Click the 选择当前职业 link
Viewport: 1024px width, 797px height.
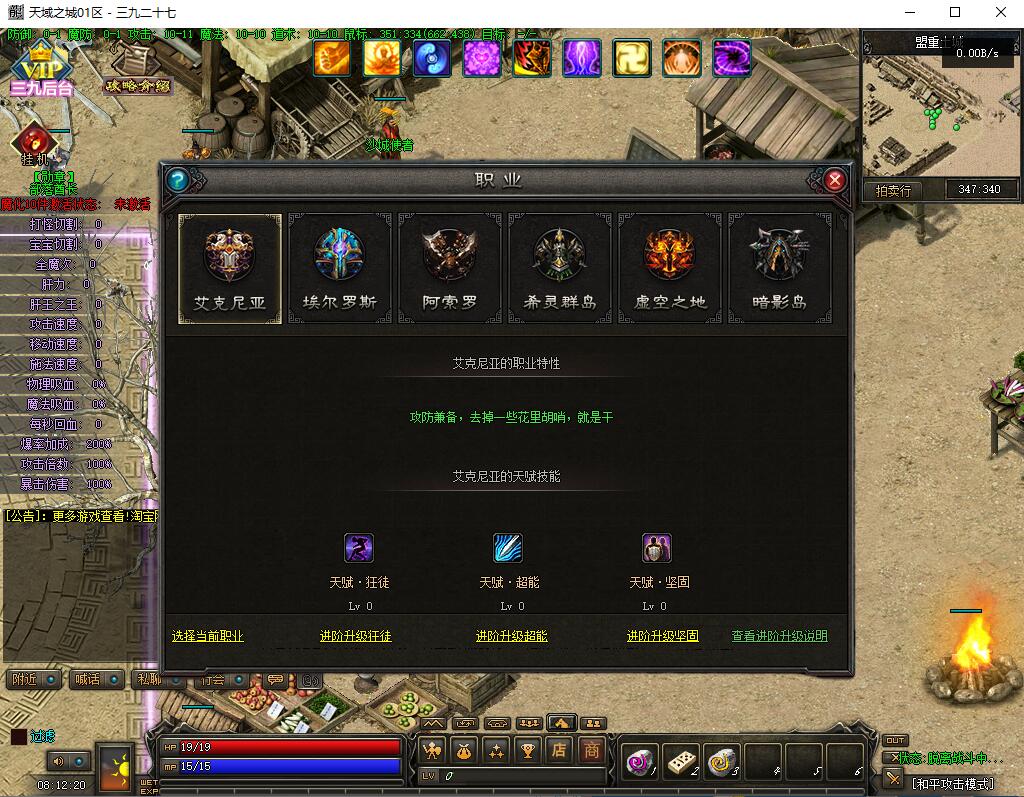[x=207, y=636]
